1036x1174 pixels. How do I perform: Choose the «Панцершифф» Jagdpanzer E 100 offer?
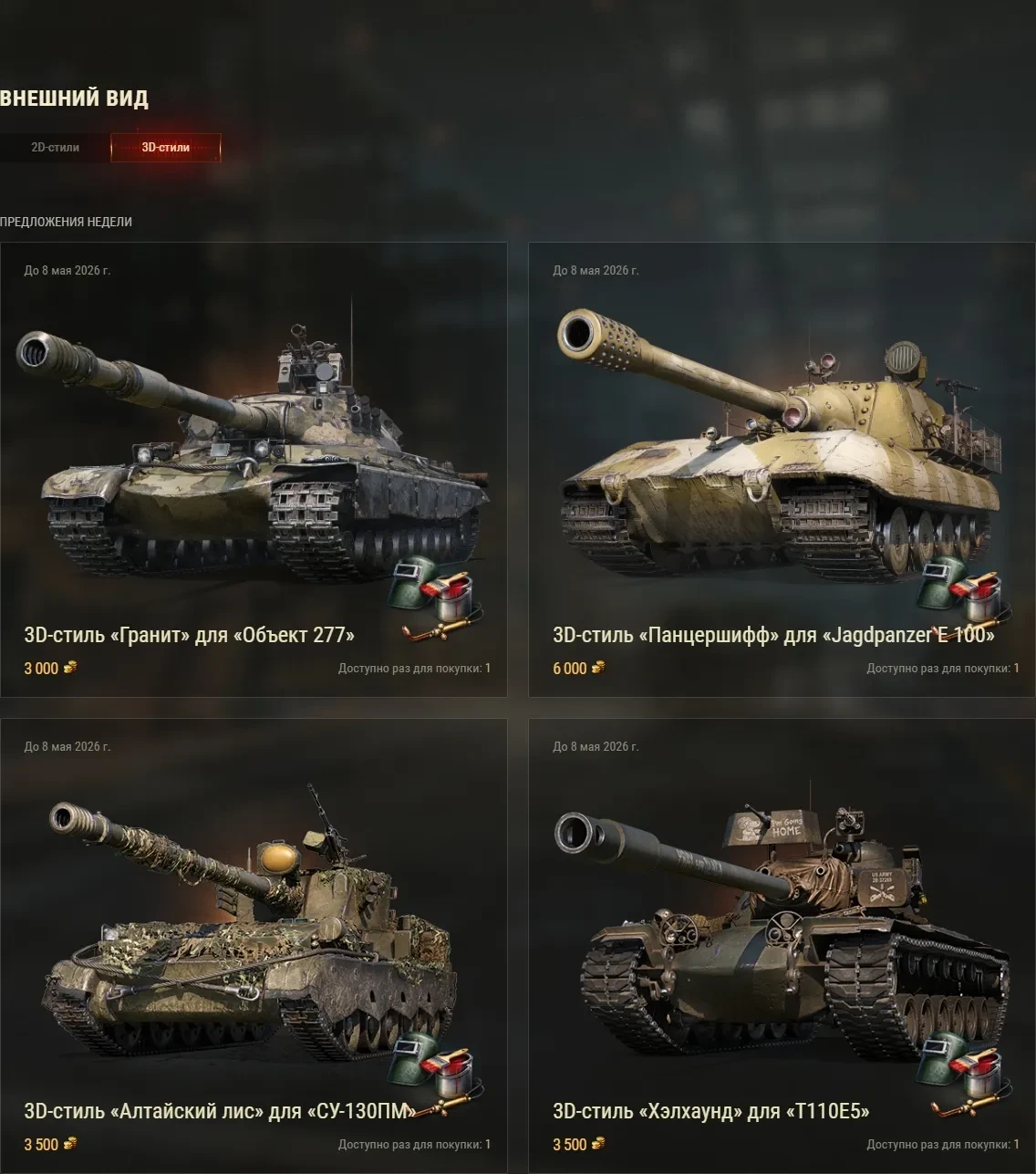coord(782,469)
